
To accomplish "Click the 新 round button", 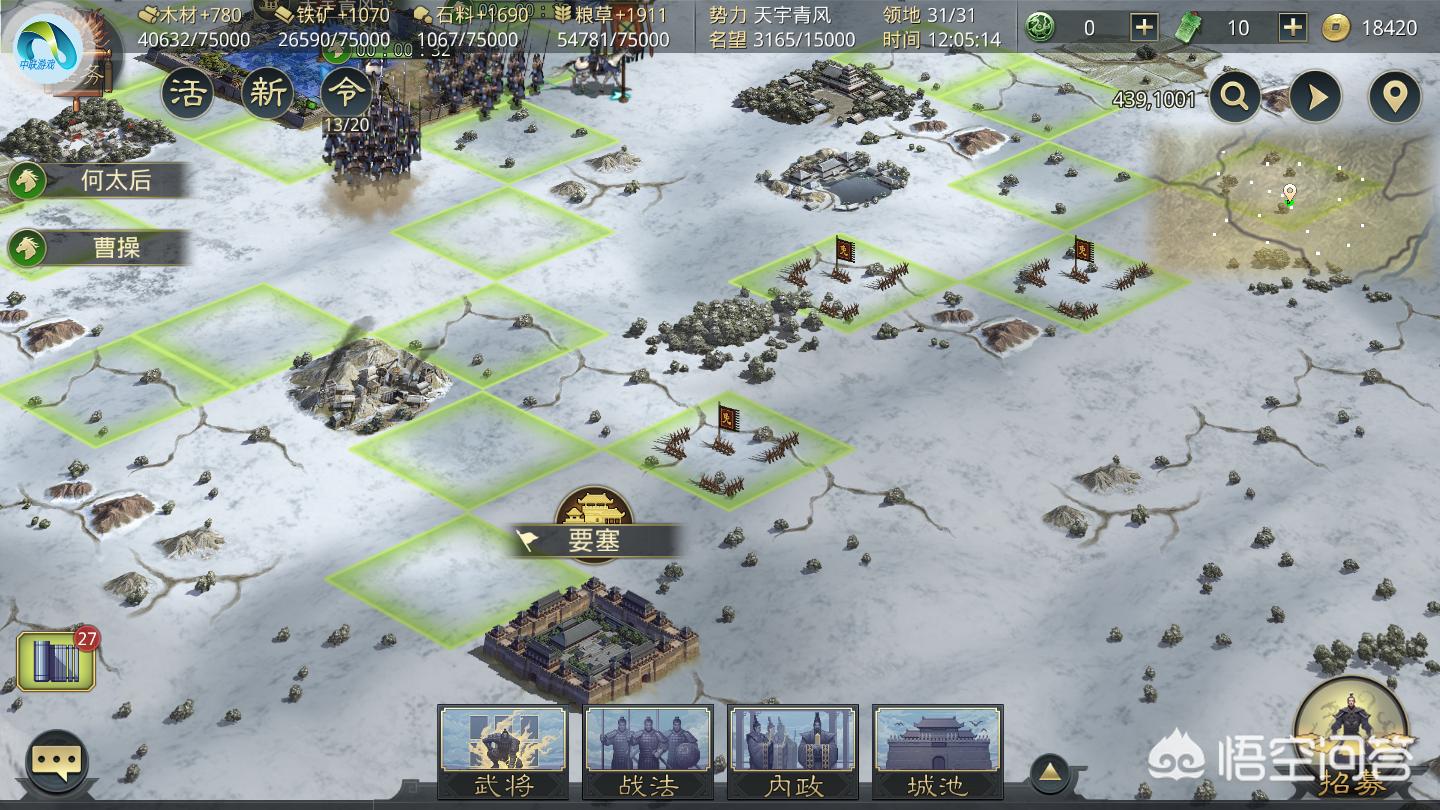I will point(267,93).
